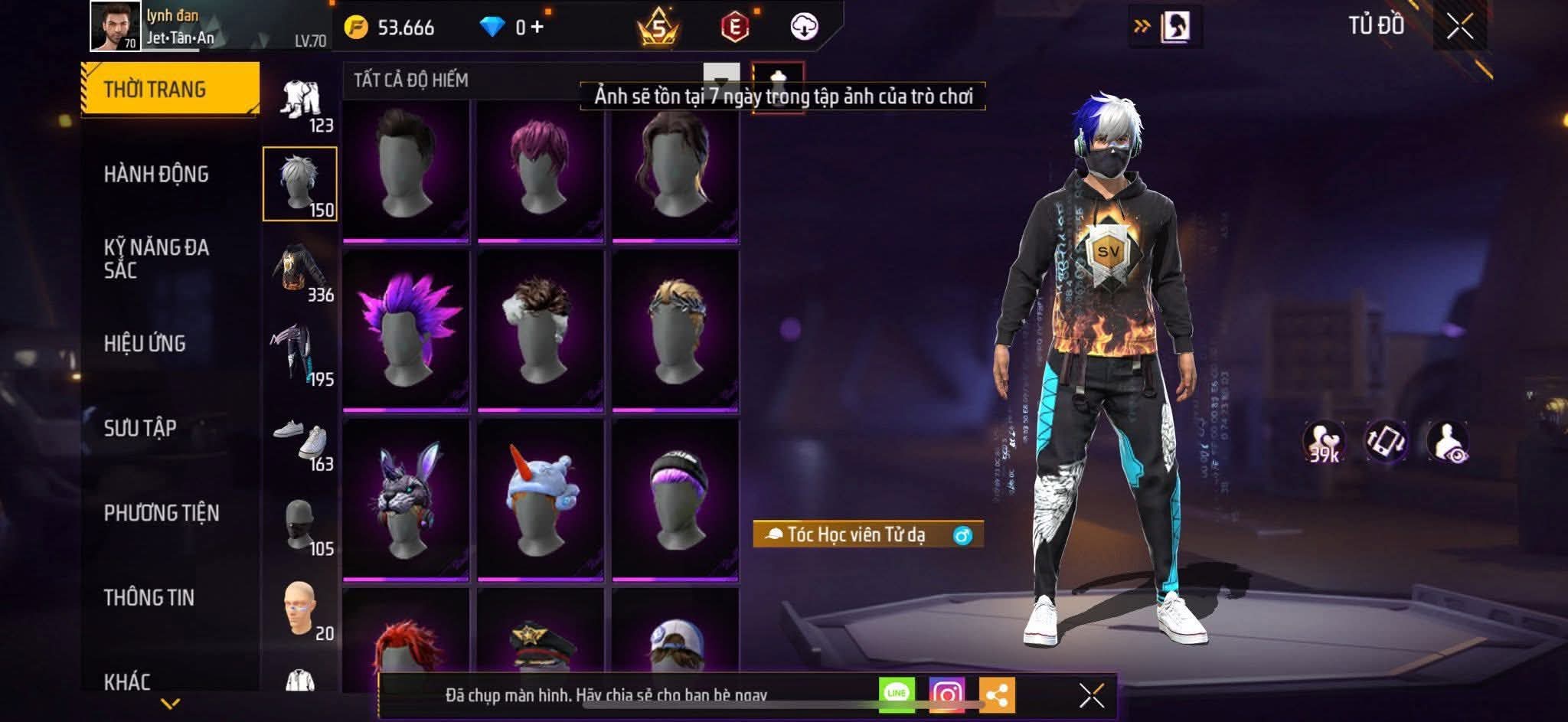Open the Thông Tin info tab

[149, 597]
